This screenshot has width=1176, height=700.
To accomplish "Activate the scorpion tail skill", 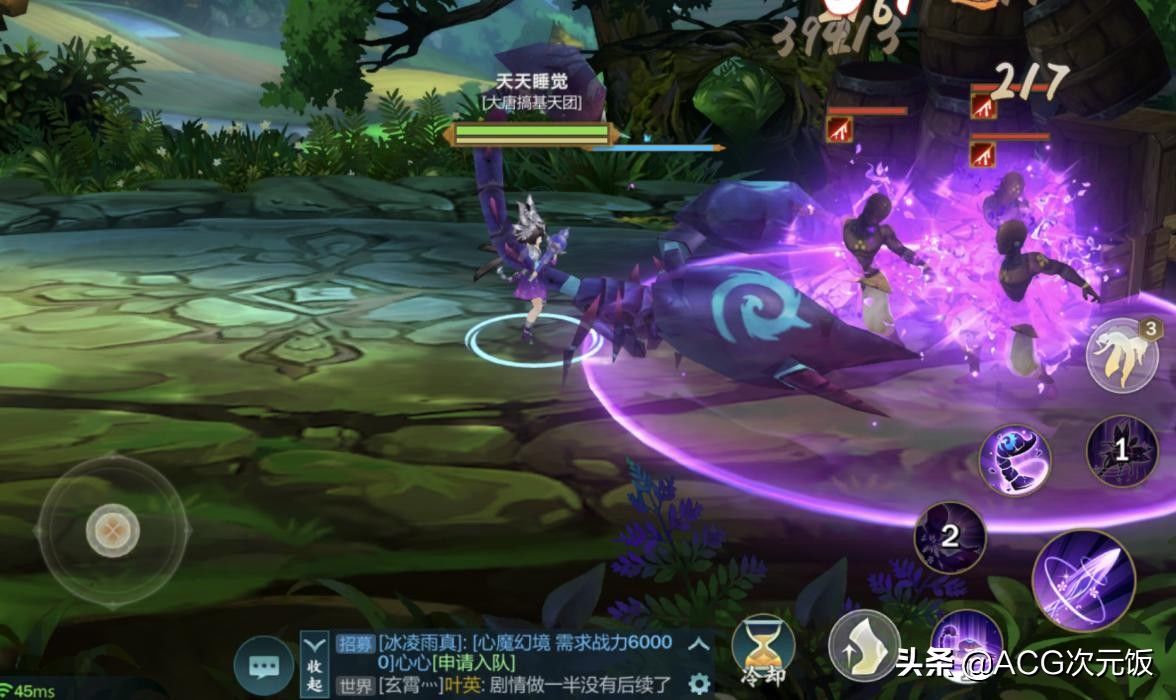I will point(1014,458).
